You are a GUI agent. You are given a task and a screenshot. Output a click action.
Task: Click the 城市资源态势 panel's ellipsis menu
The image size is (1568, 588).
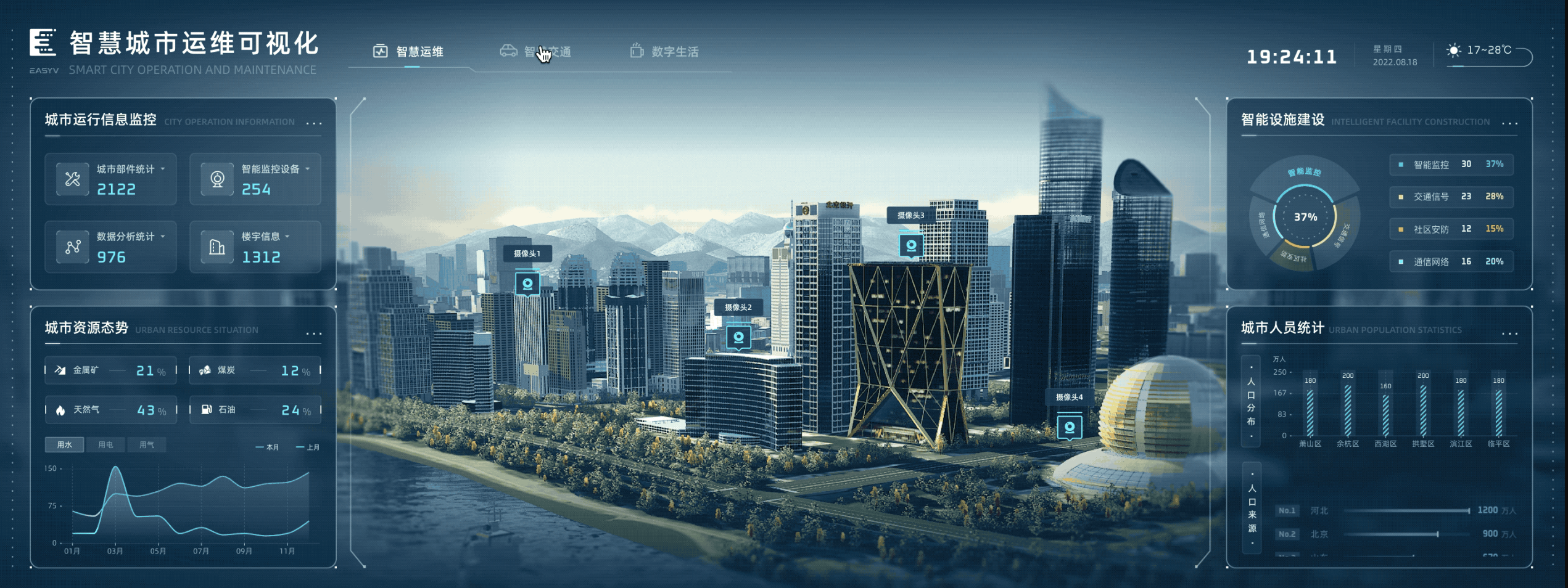[x=314, y=334]
